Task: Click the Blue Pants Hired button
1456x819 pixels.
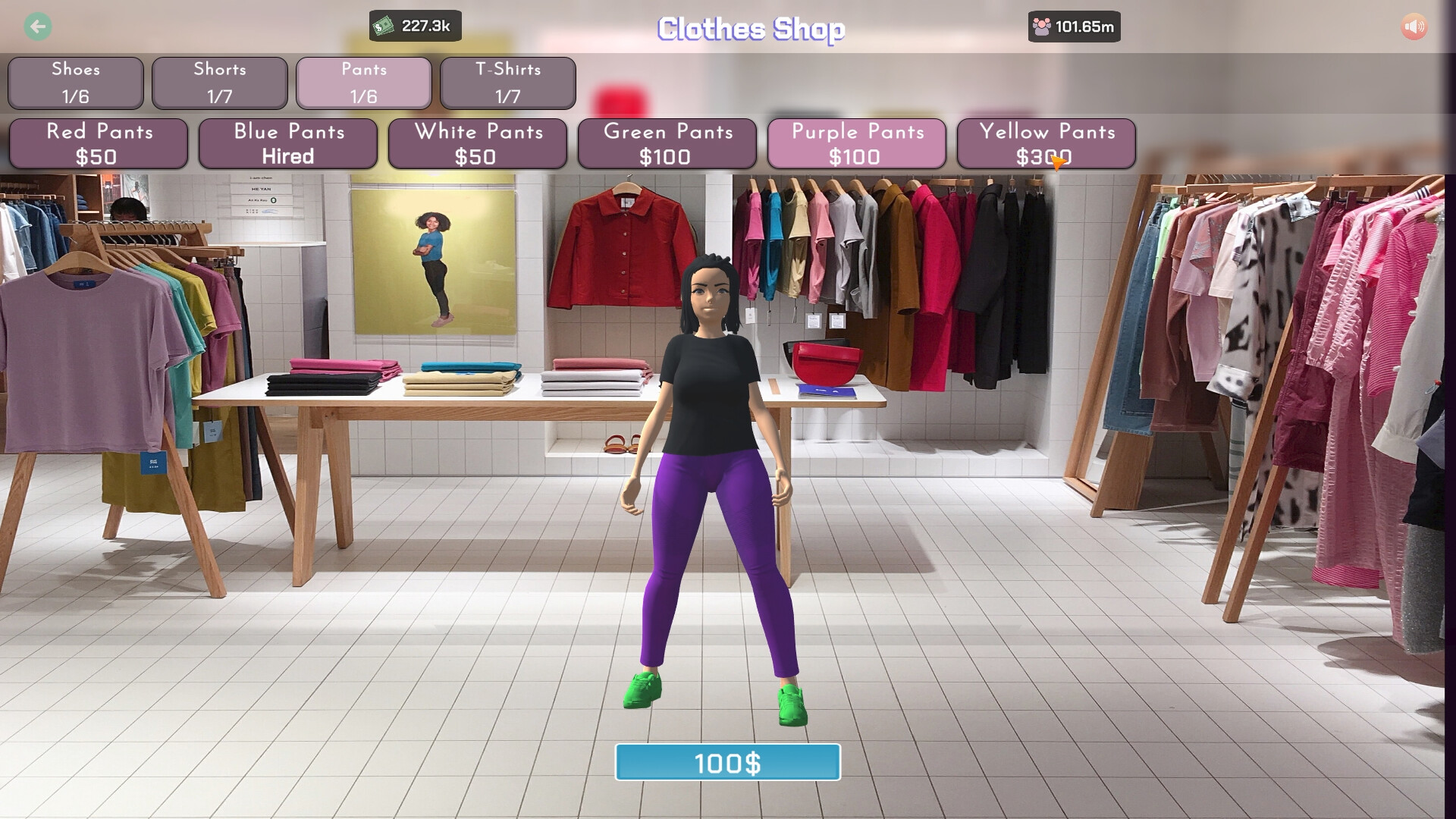Action: pos(289,143)
